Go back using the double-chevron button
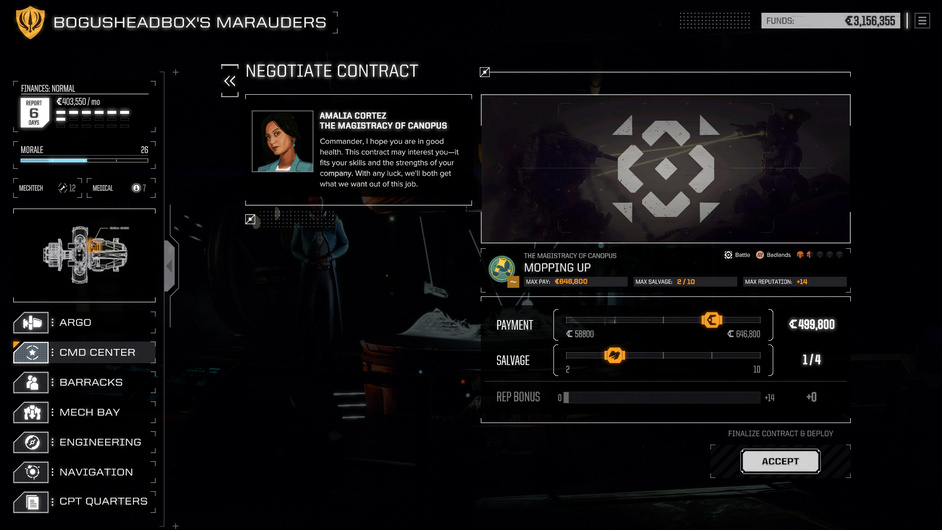The width and height of the screenshot is (942, 530). [x=230, y=81]
